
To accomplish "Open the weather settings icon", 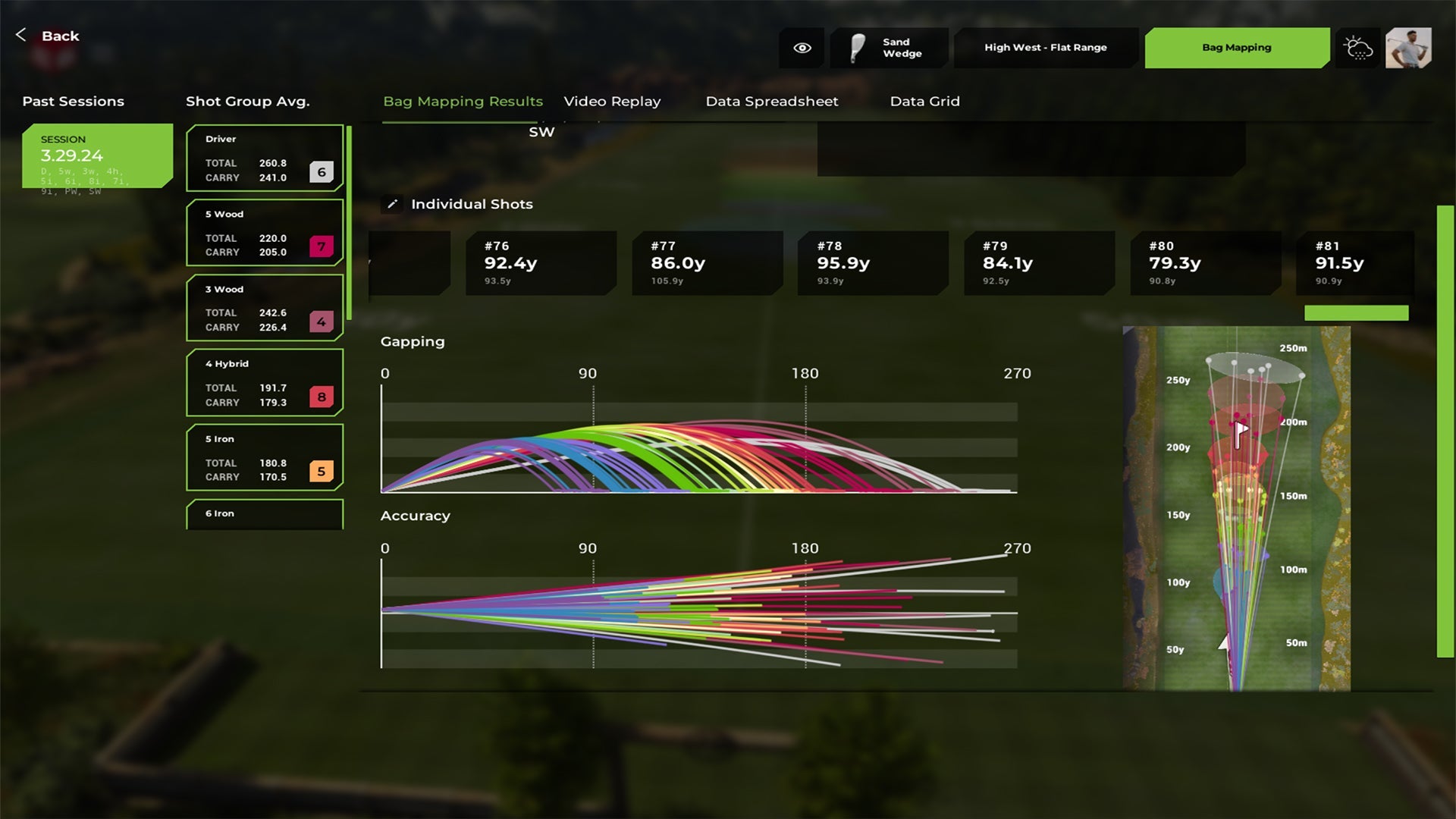I will [x=1357, y=49].
